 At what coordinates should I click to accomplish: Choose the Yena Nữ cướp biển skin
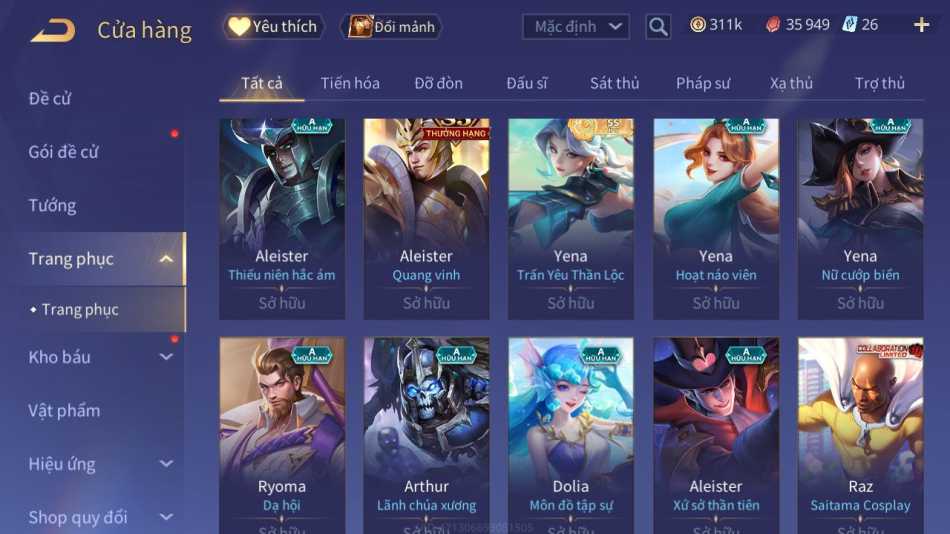[x=860, y=218]
